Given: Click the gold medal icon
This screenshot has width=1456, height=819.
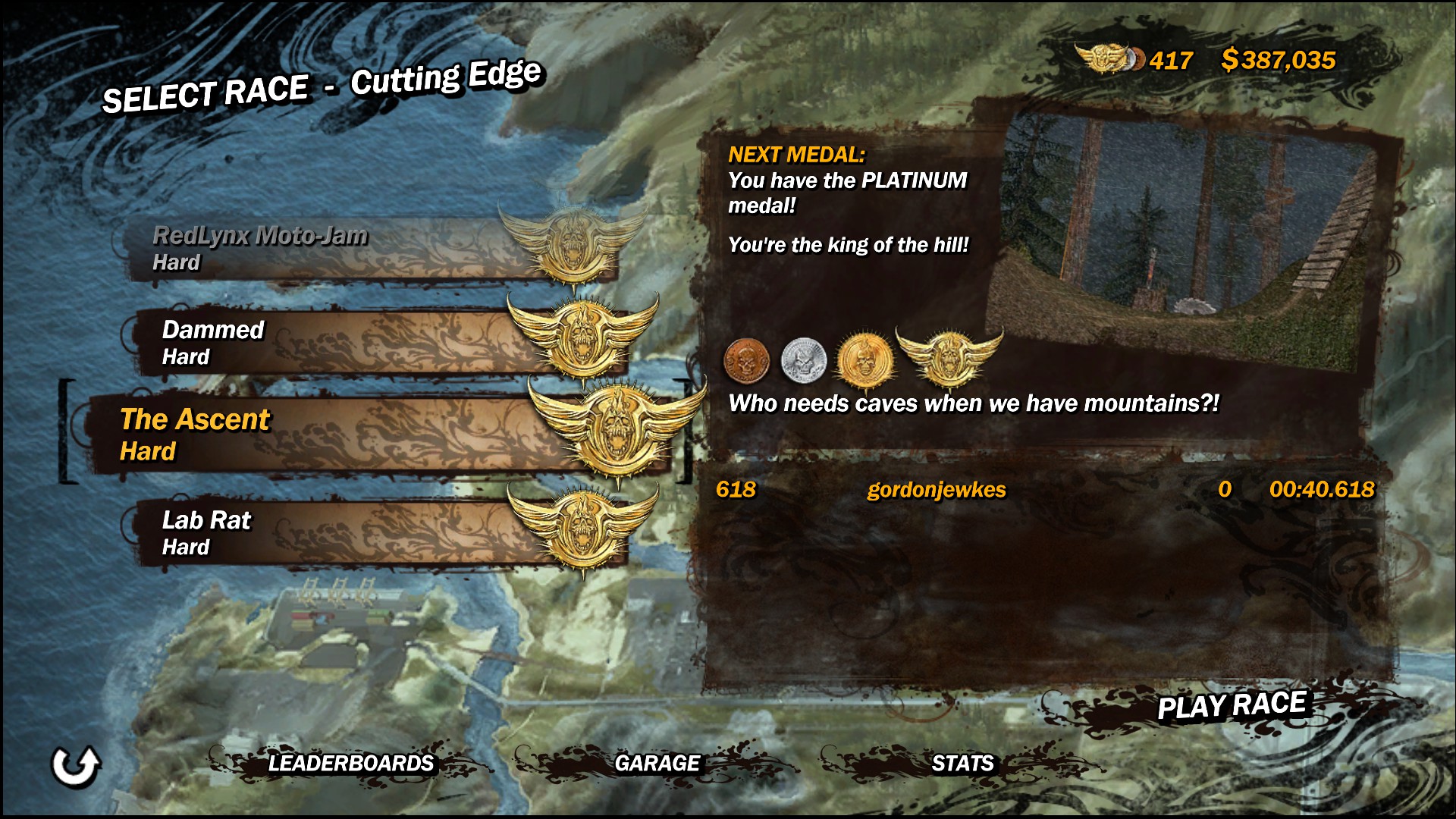Looking at the screenshot, I should (x=864, y=359).
